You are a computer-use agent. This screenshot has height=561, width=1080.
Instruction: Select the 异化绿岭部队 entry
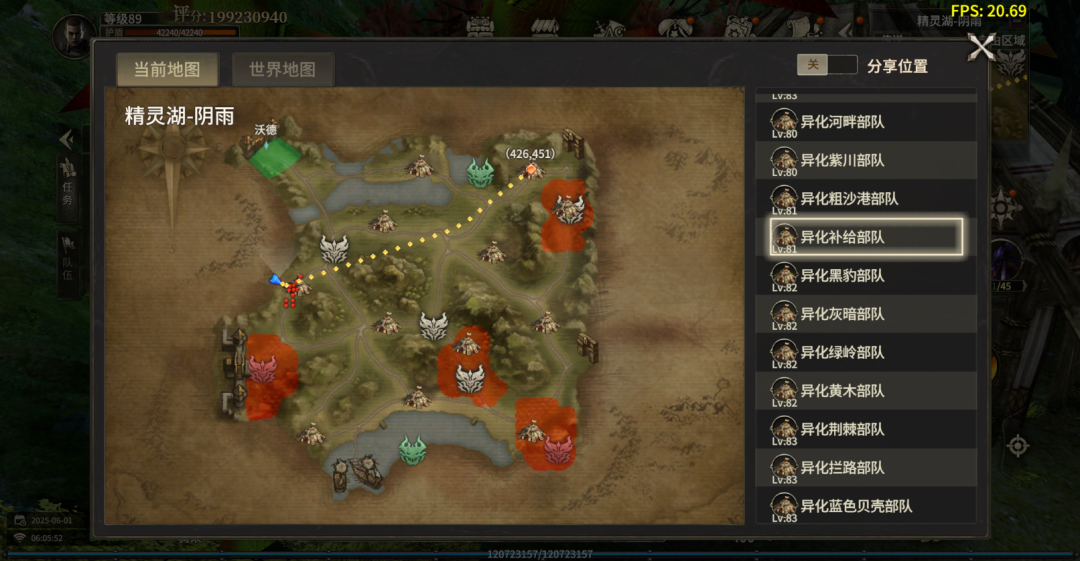click(865, 352)
